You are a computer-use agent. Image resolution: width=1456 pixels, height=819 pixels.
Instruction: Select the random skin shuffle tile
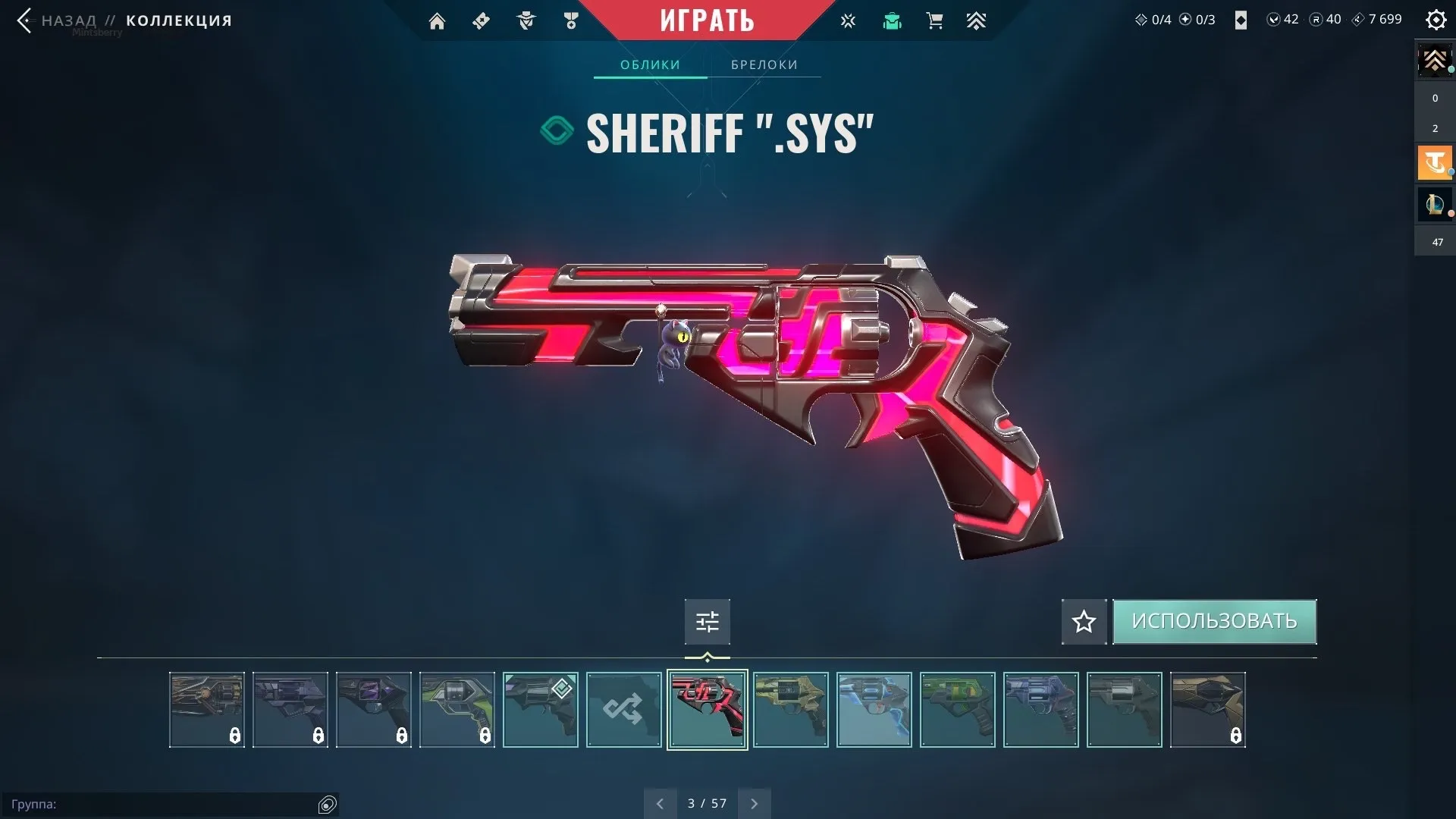(x=623, y=710)
